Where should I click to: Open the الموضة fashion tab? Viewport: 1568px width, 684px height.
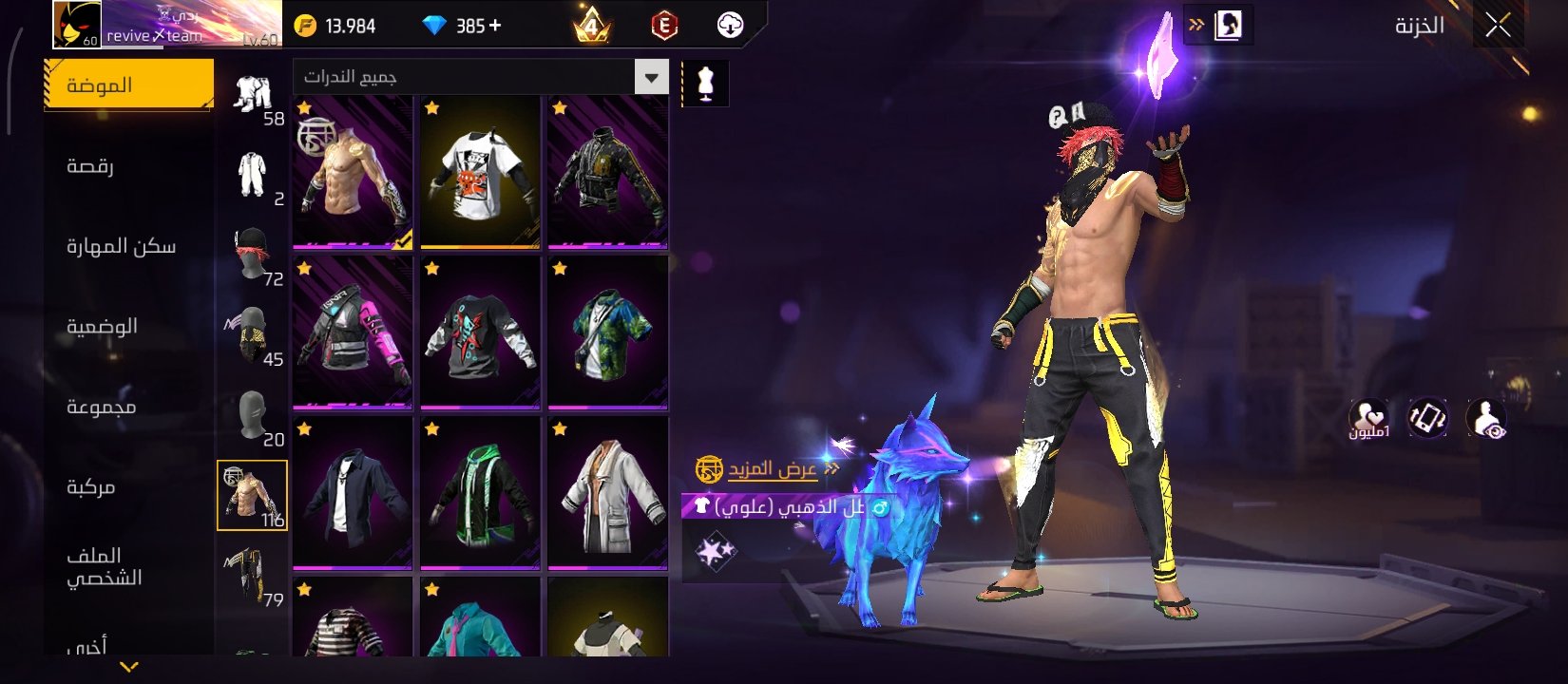tap(128, 85)
